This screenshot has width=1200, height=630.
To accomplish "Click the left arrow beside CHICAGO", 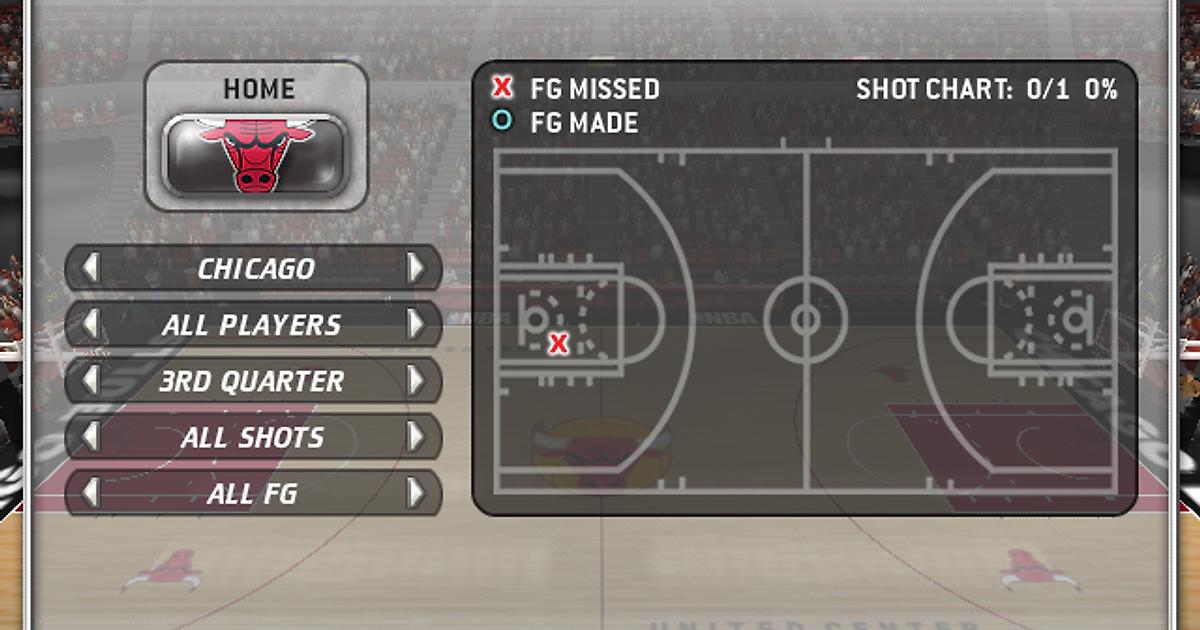I will click(91, 268).
